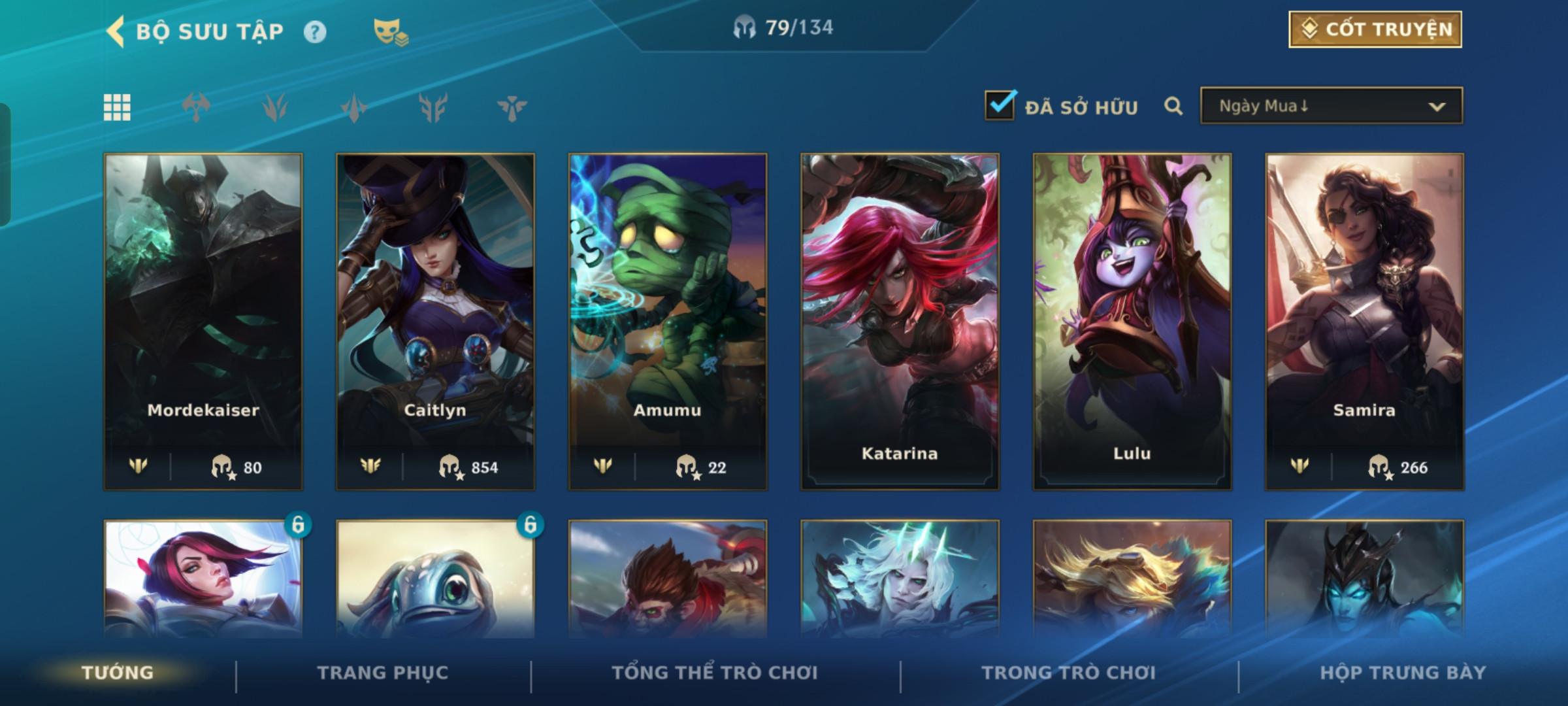Choose the Caitlyn champion card

click(435, 321)
